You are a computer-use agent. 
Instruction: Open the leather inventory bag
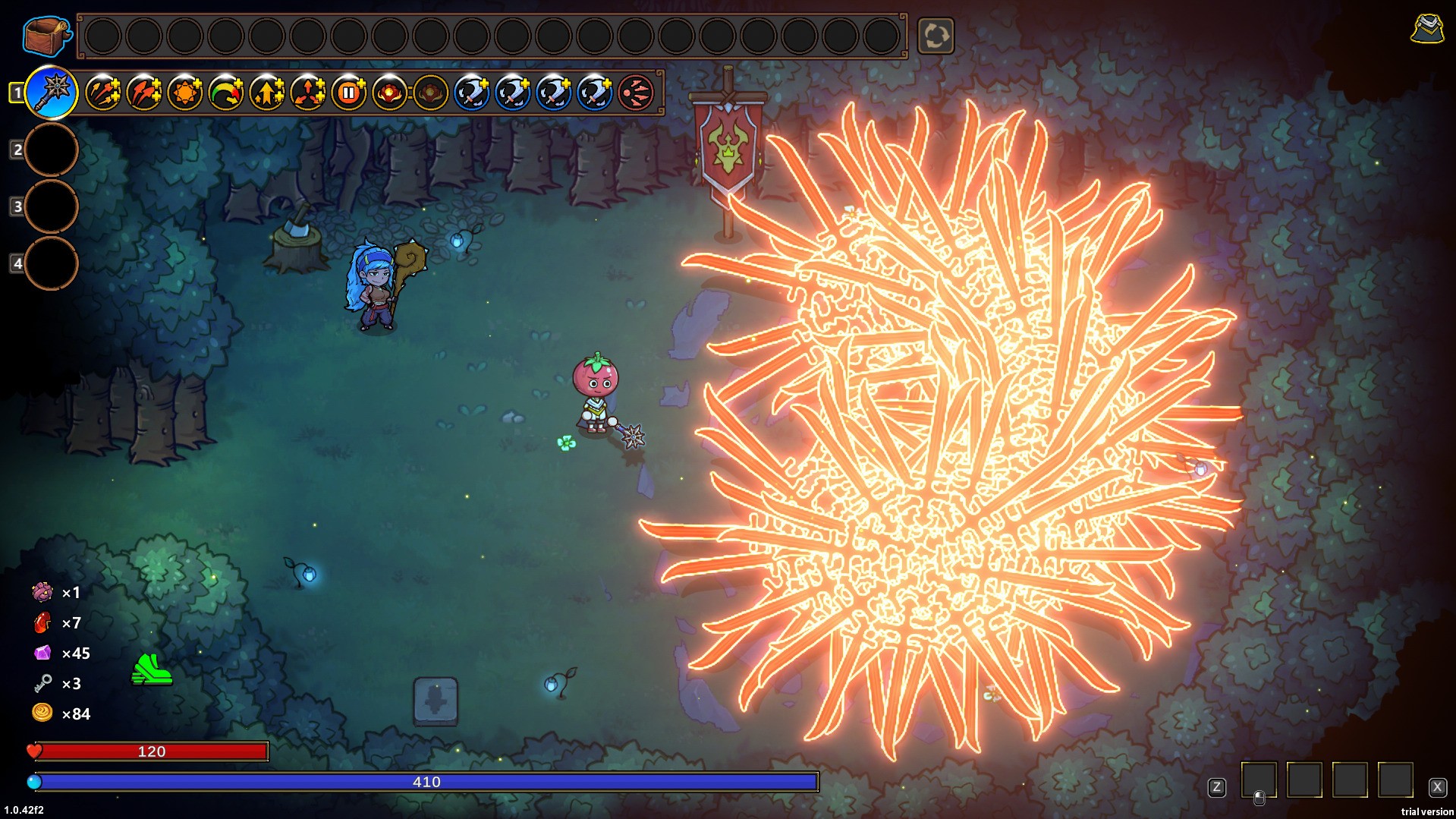[46, 35]
